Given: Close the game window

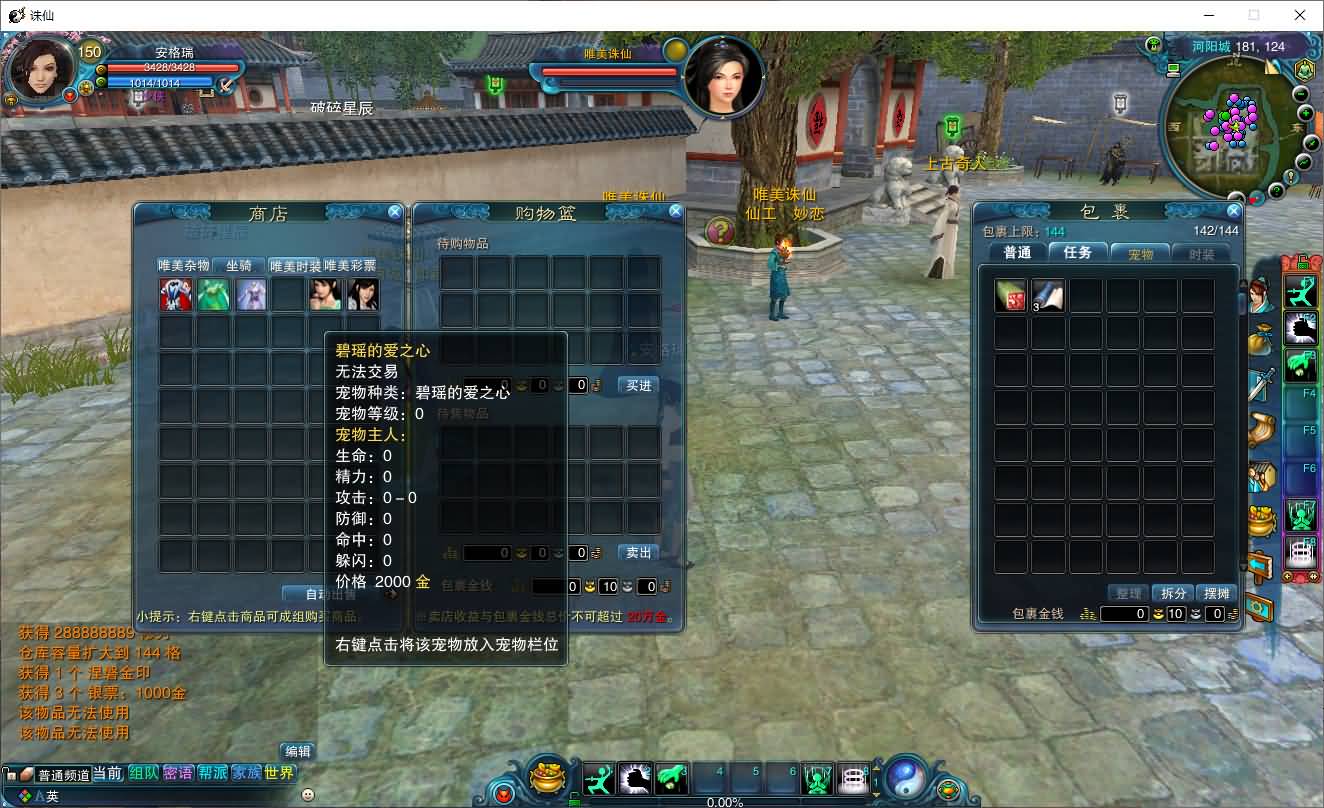Looking at the screenshot, I should [x=1300, y=15].
